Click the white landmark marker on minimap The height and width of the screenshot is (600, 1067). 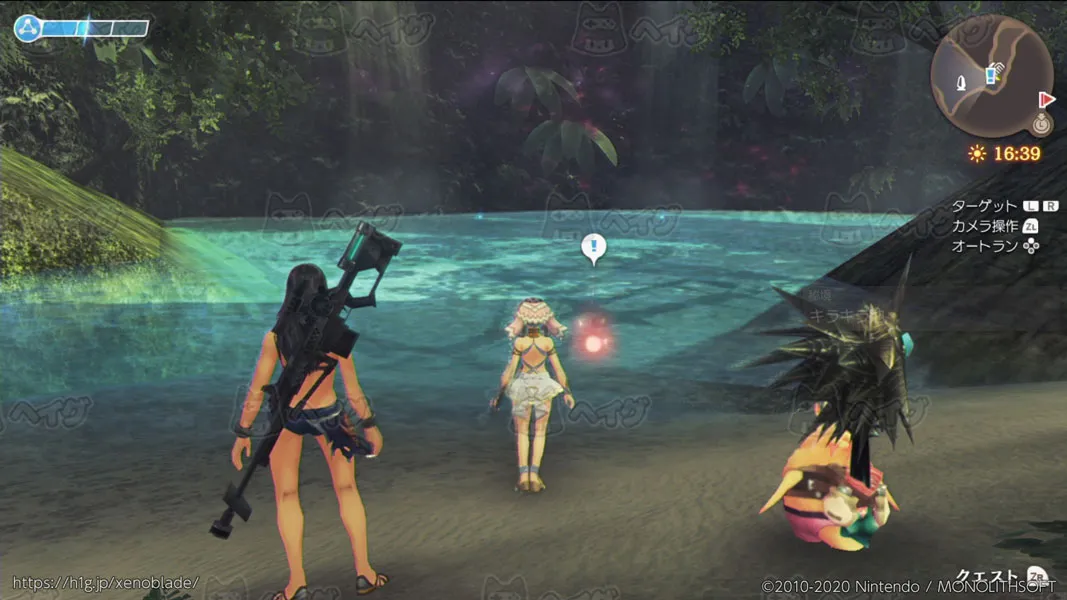click(962, 81)
